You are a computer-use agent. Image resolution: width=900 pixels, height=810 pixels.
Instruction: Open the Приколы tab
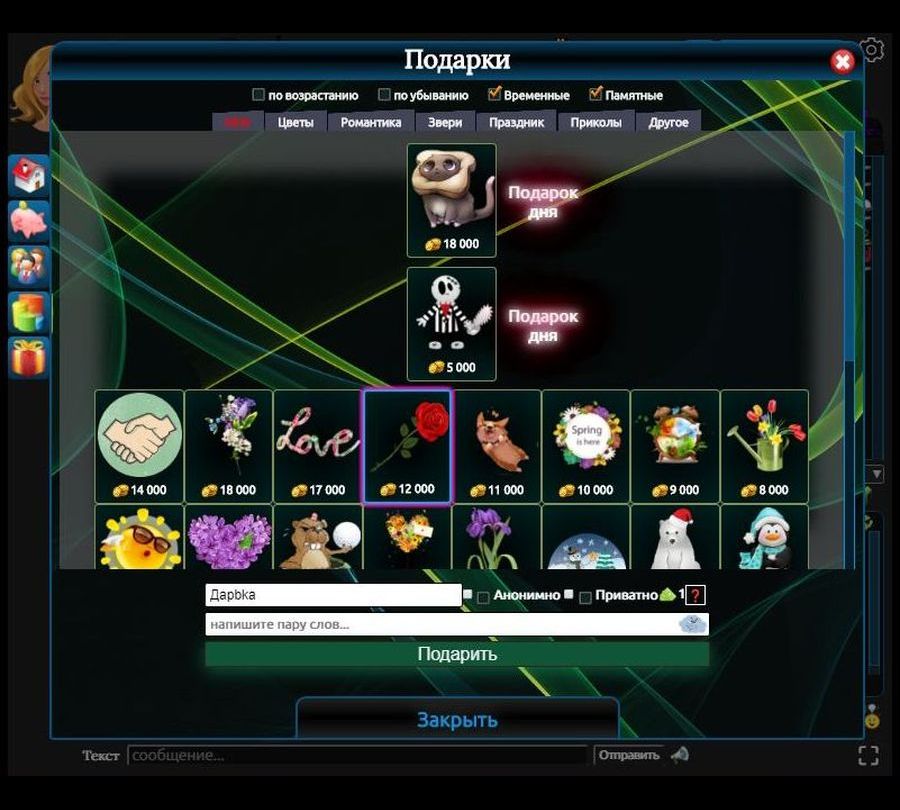point(596,122)
